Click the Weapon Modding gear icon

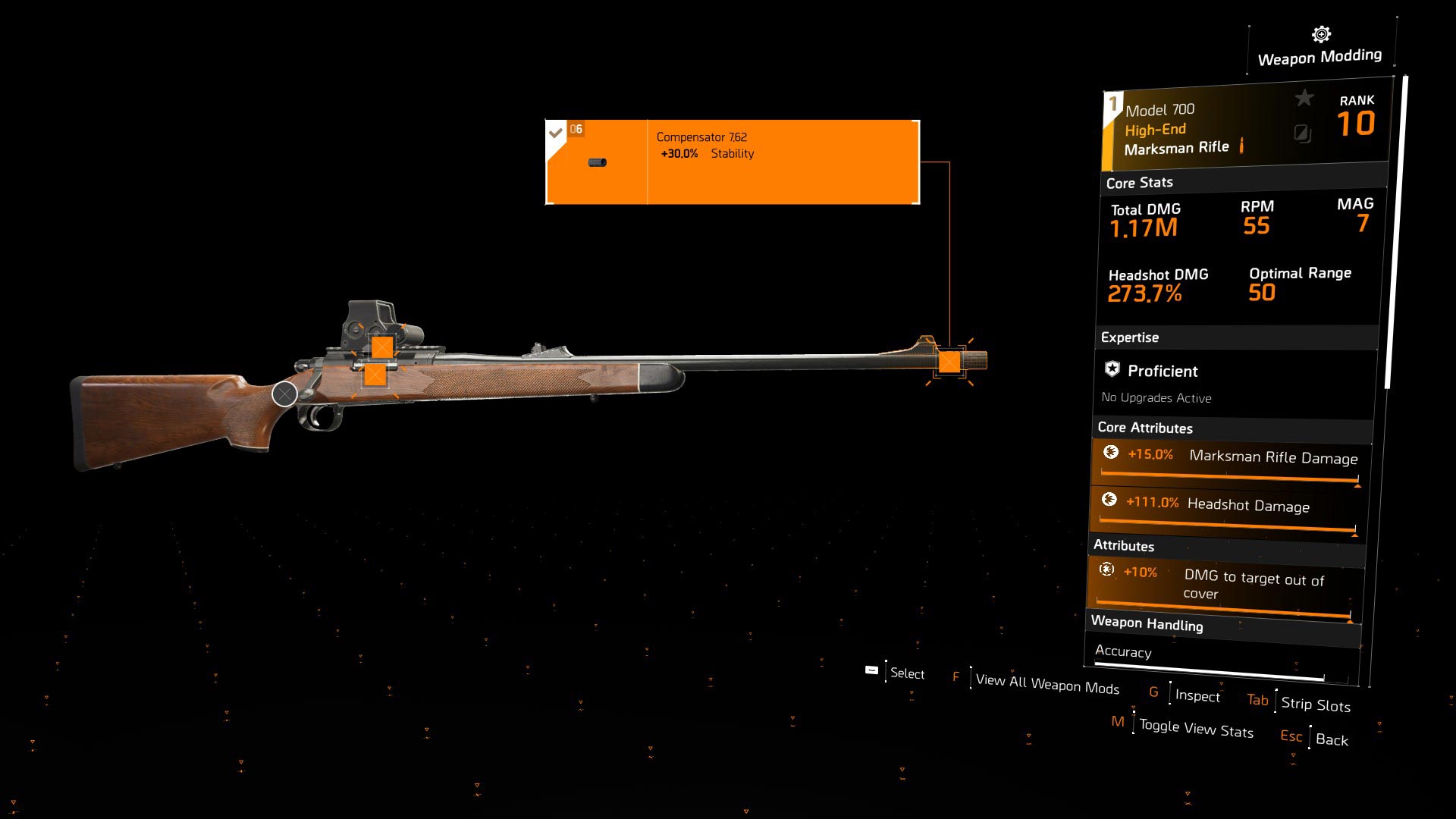click(x=1321, y=35)
